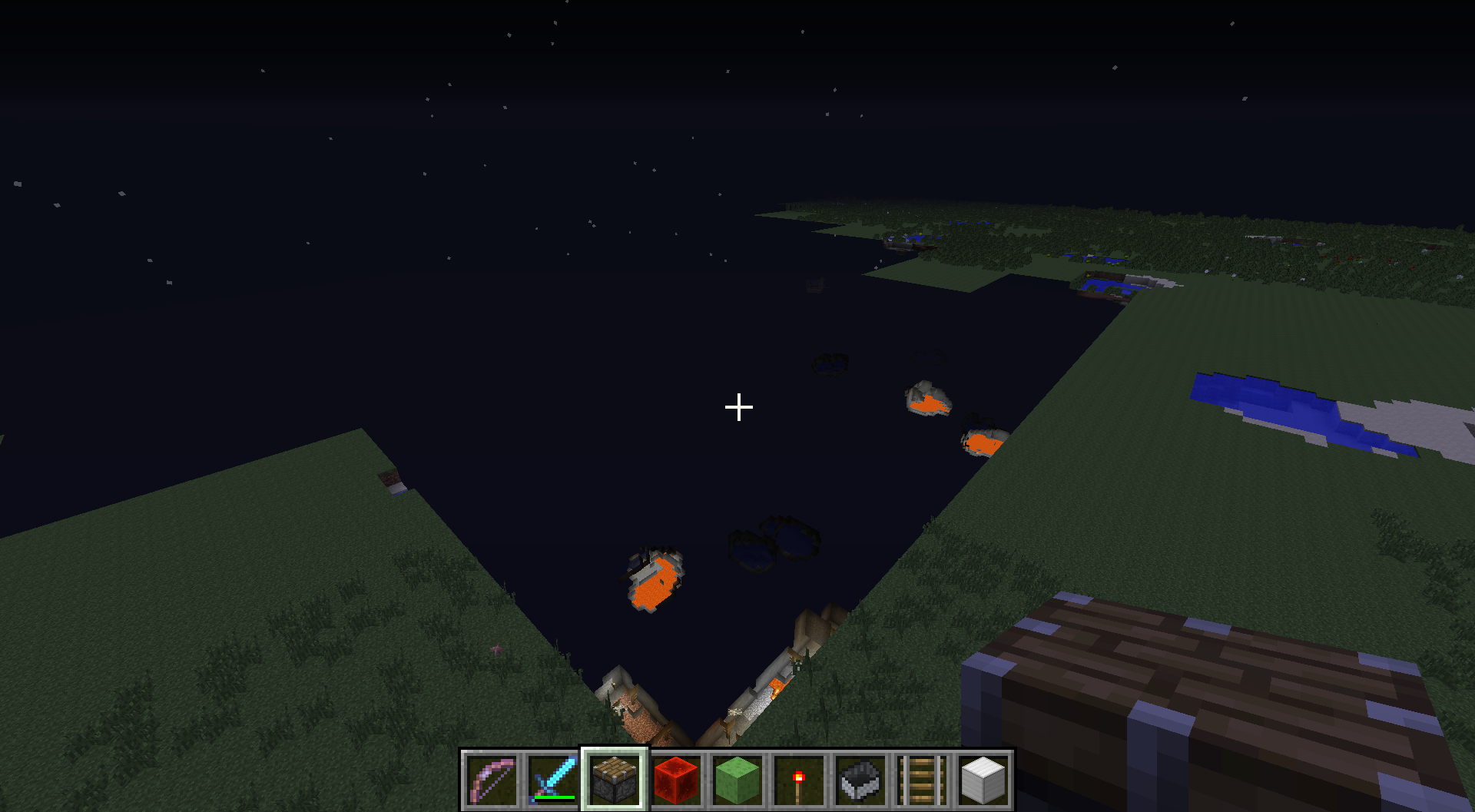Click the piston block hotbar slot
The image size is (1475, 812).
click(615, 780)
